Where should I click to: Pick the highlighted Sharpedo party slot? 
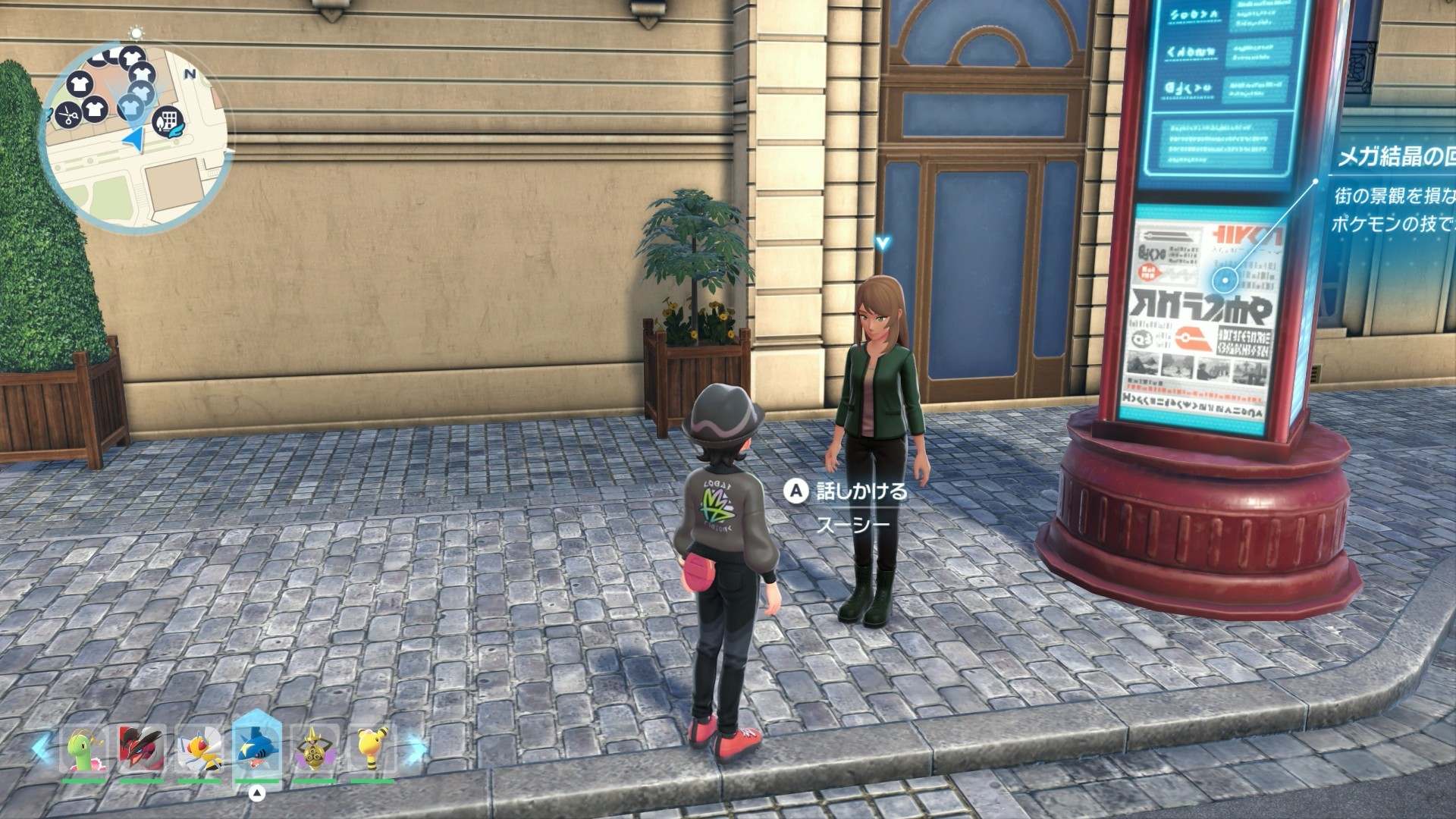[x=257, y=751]
